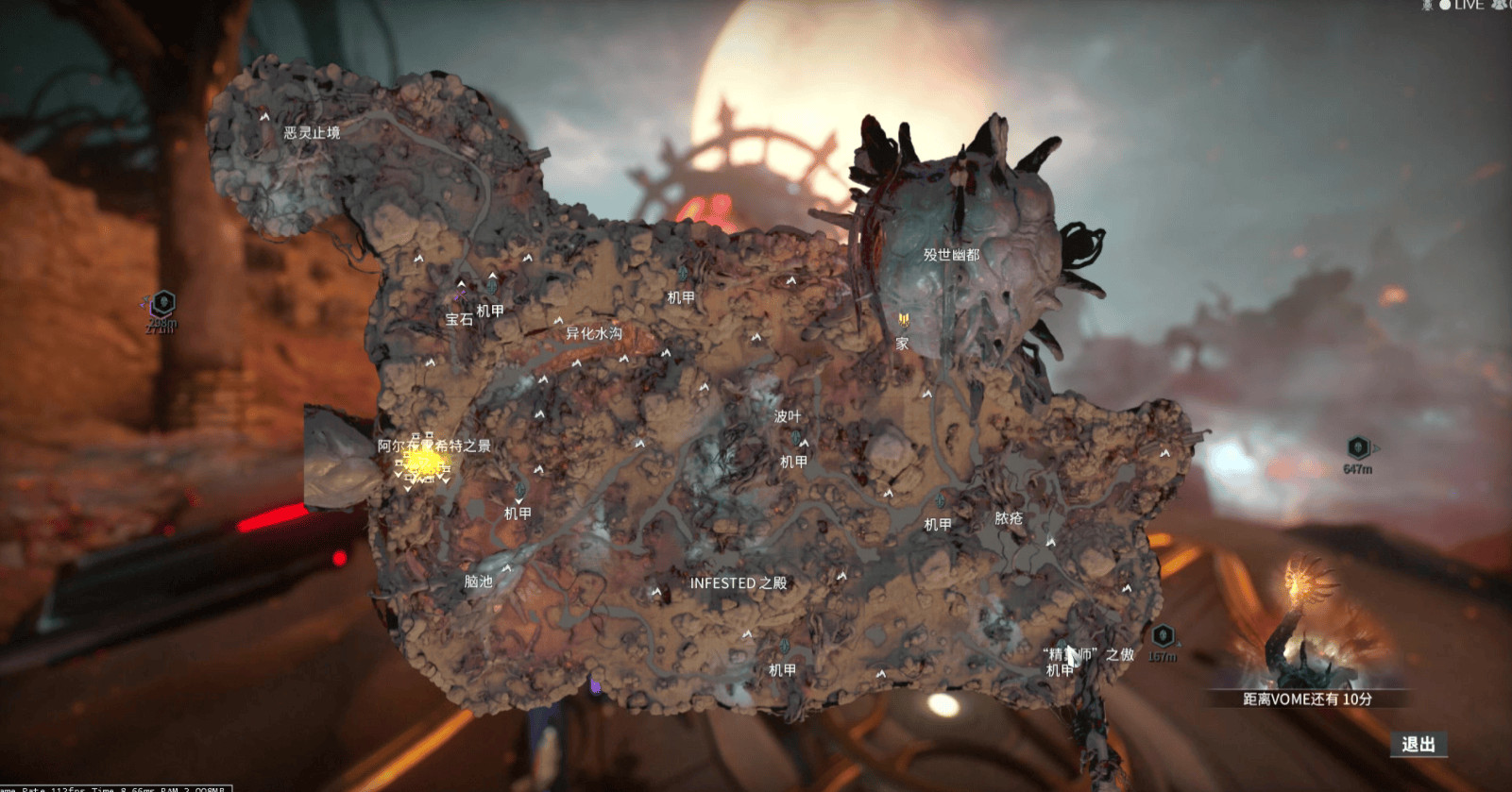This screenshot has width=1512, height=792.
Task: Select the 波叶 location on the map
Action: pyautogui.click(x=787, y=416)
